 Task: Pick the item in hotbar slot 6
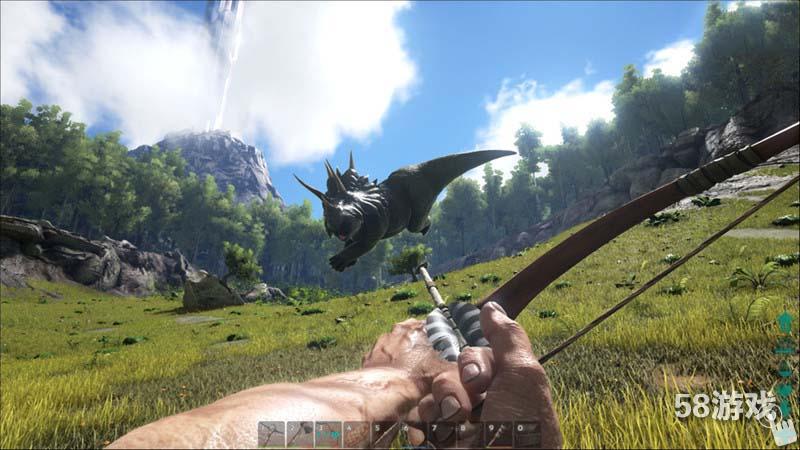[414, 434]
